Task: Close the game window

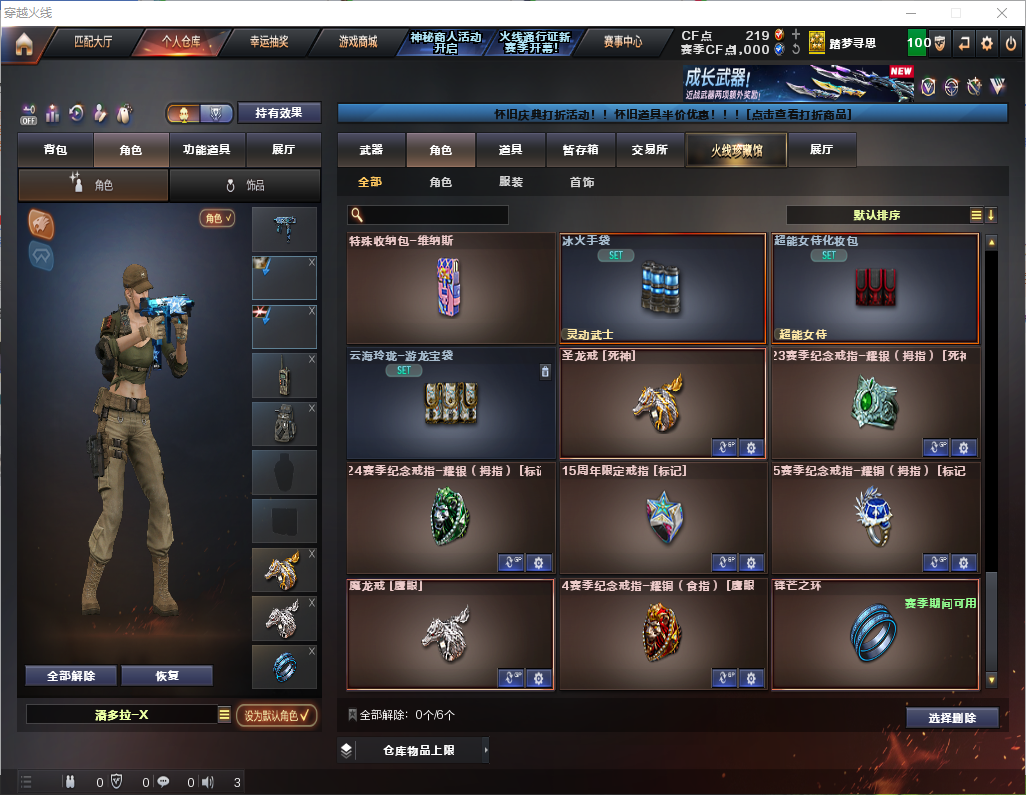Action: (1002, 13)
